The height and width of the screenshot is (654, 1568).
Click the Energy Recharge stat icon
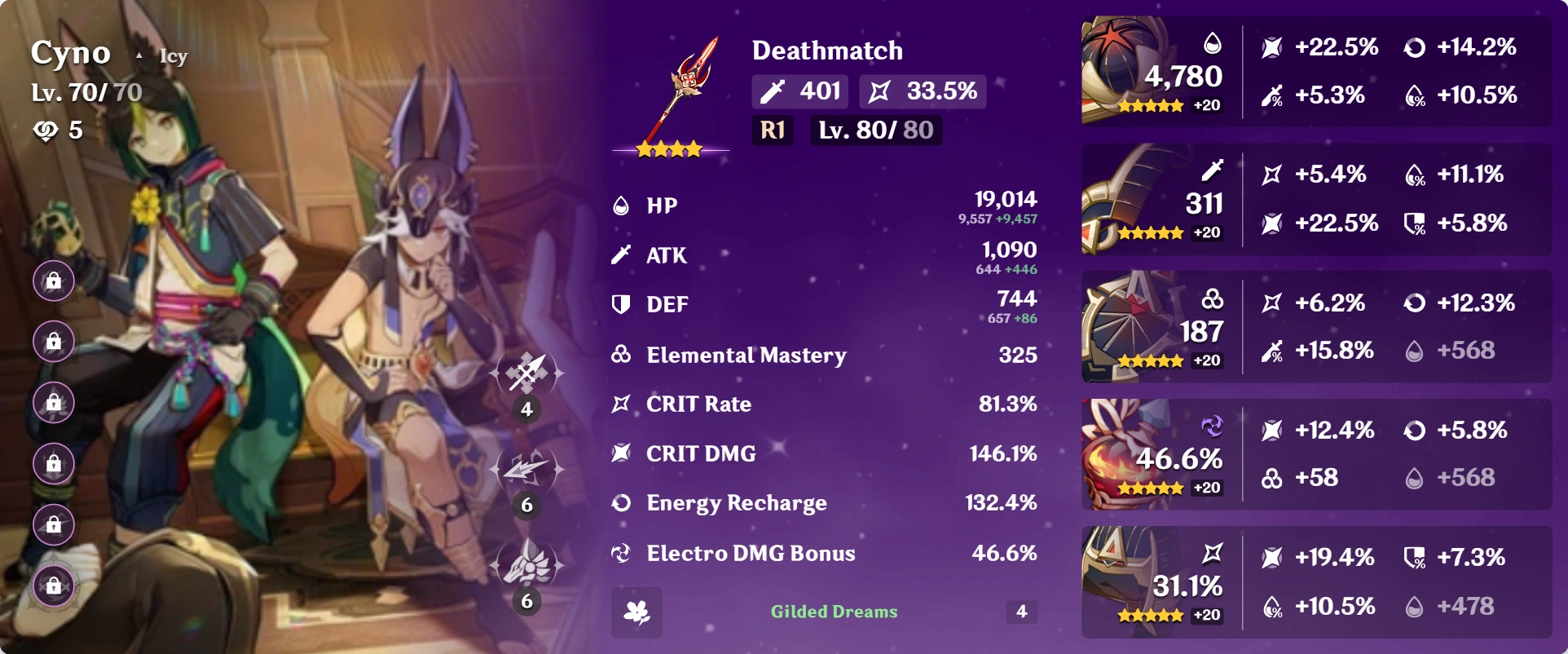[621, 503]
